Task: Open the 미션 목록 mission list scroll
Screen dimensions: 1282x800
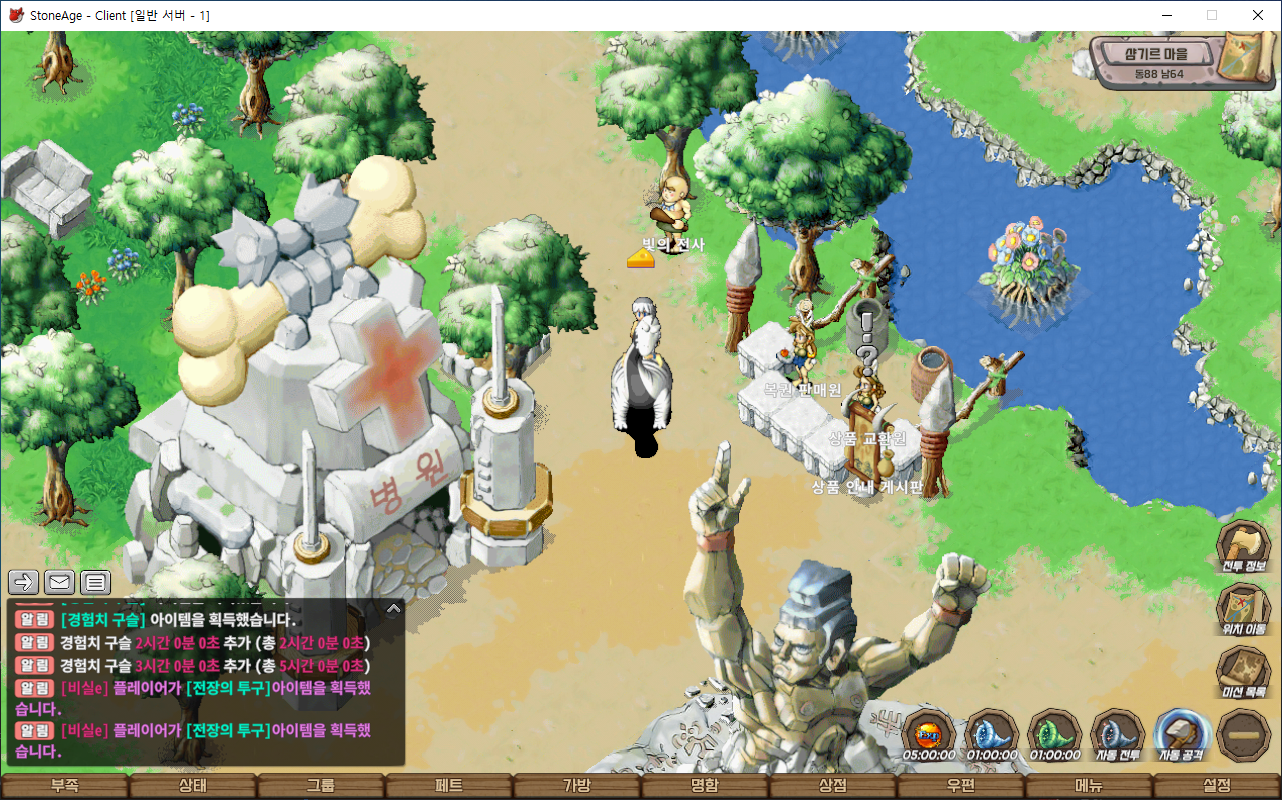Action: (x=1243, y=671)
